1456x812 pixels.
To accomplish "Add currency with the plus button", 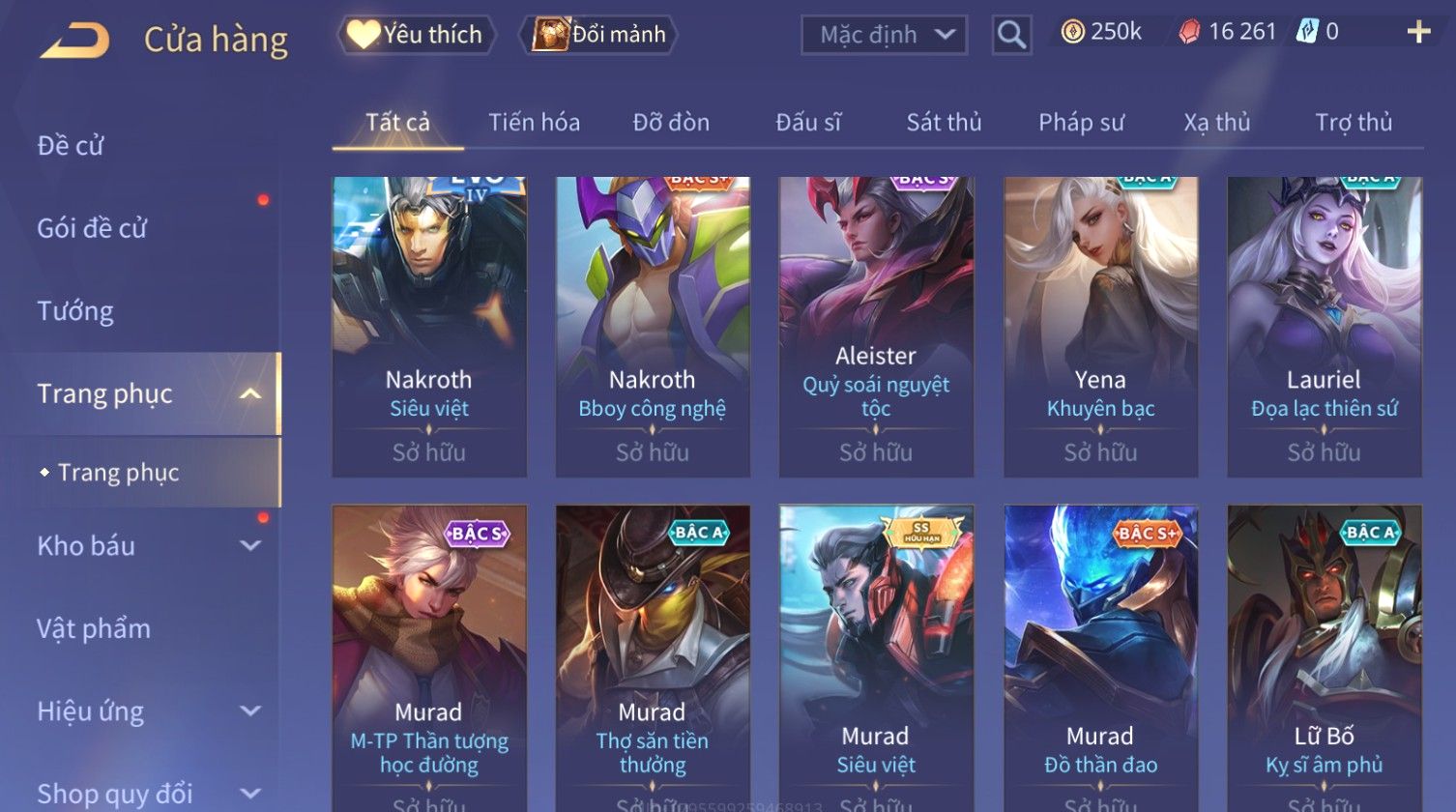I will pos(1418,33).
